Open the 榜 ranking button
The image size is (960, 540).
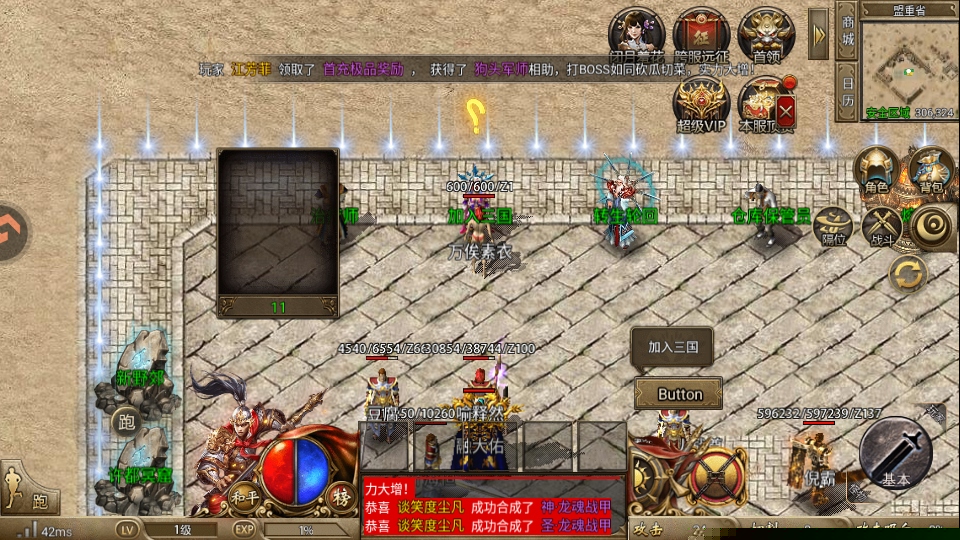(342, 495)
